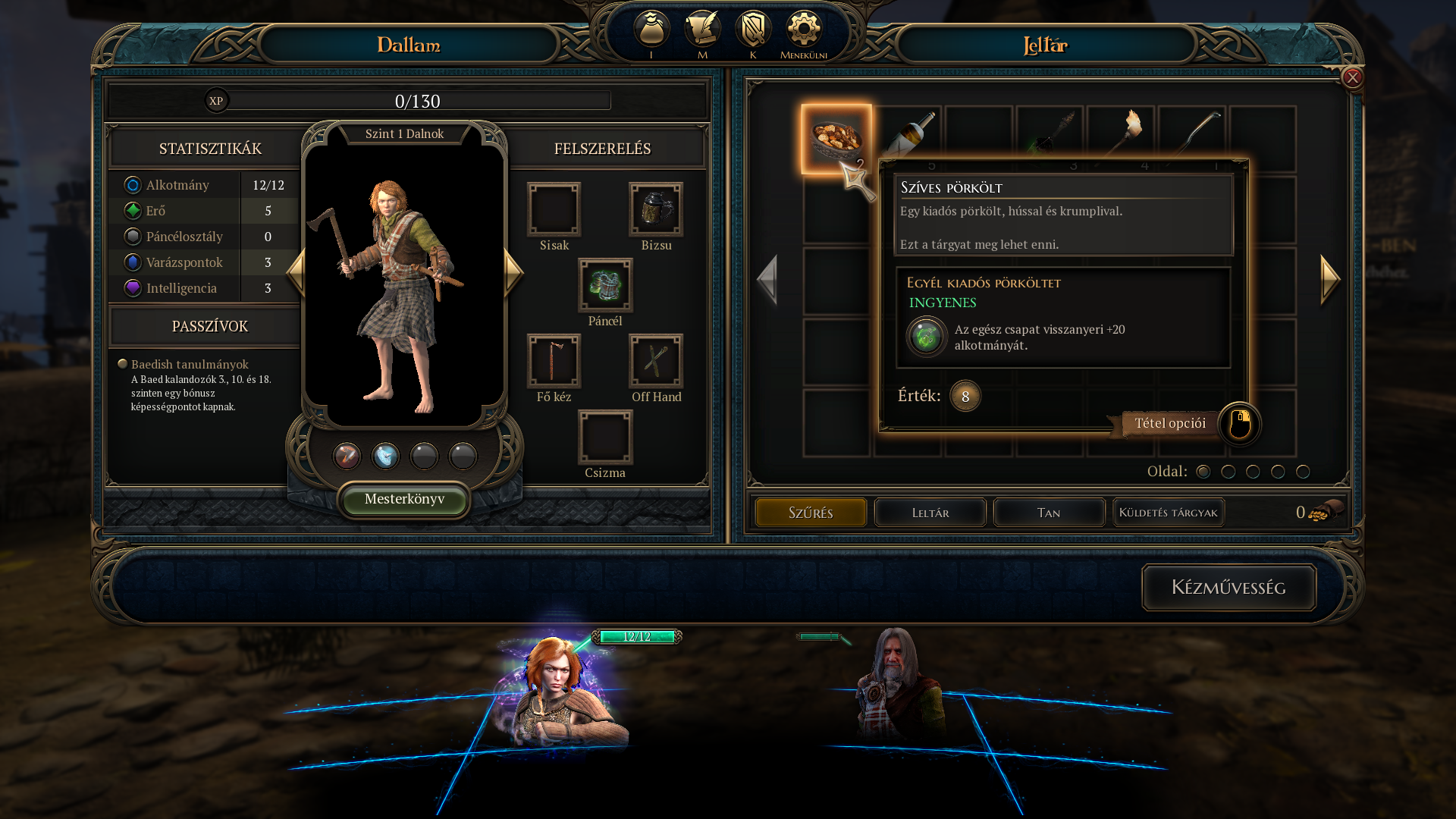Click the equipped Bizsu trinket slot
Viewport: 1456px width, 819px height.
click(x=656, y=209)
